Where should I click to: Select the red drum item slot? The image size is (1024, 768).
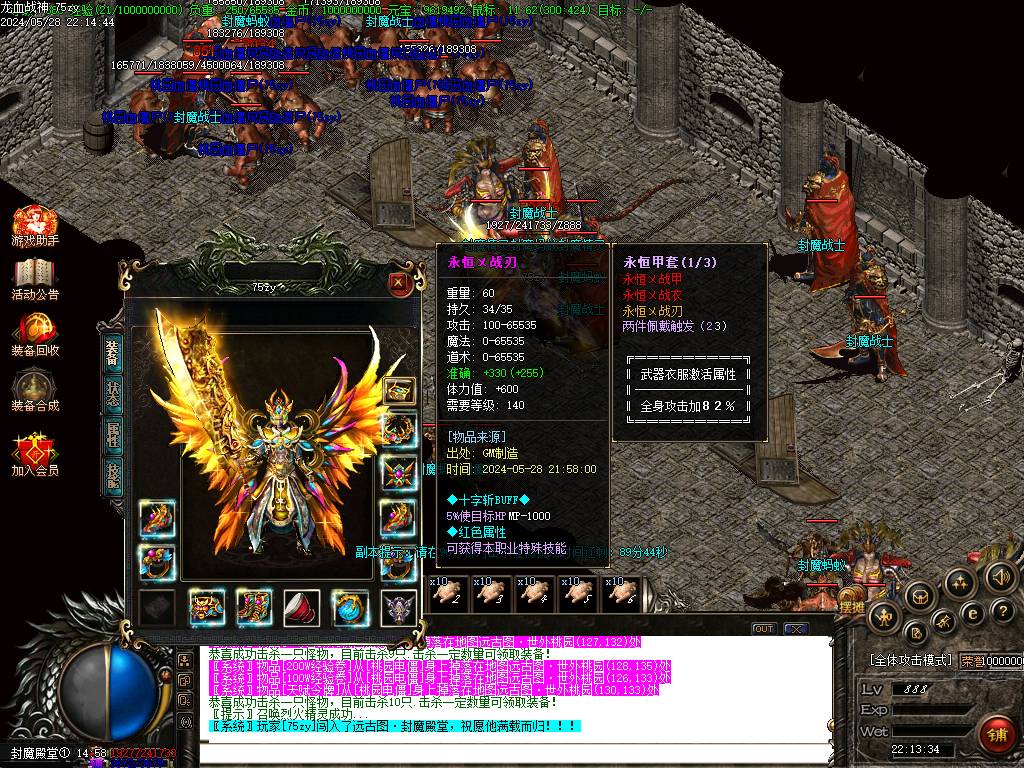point(302,606)
